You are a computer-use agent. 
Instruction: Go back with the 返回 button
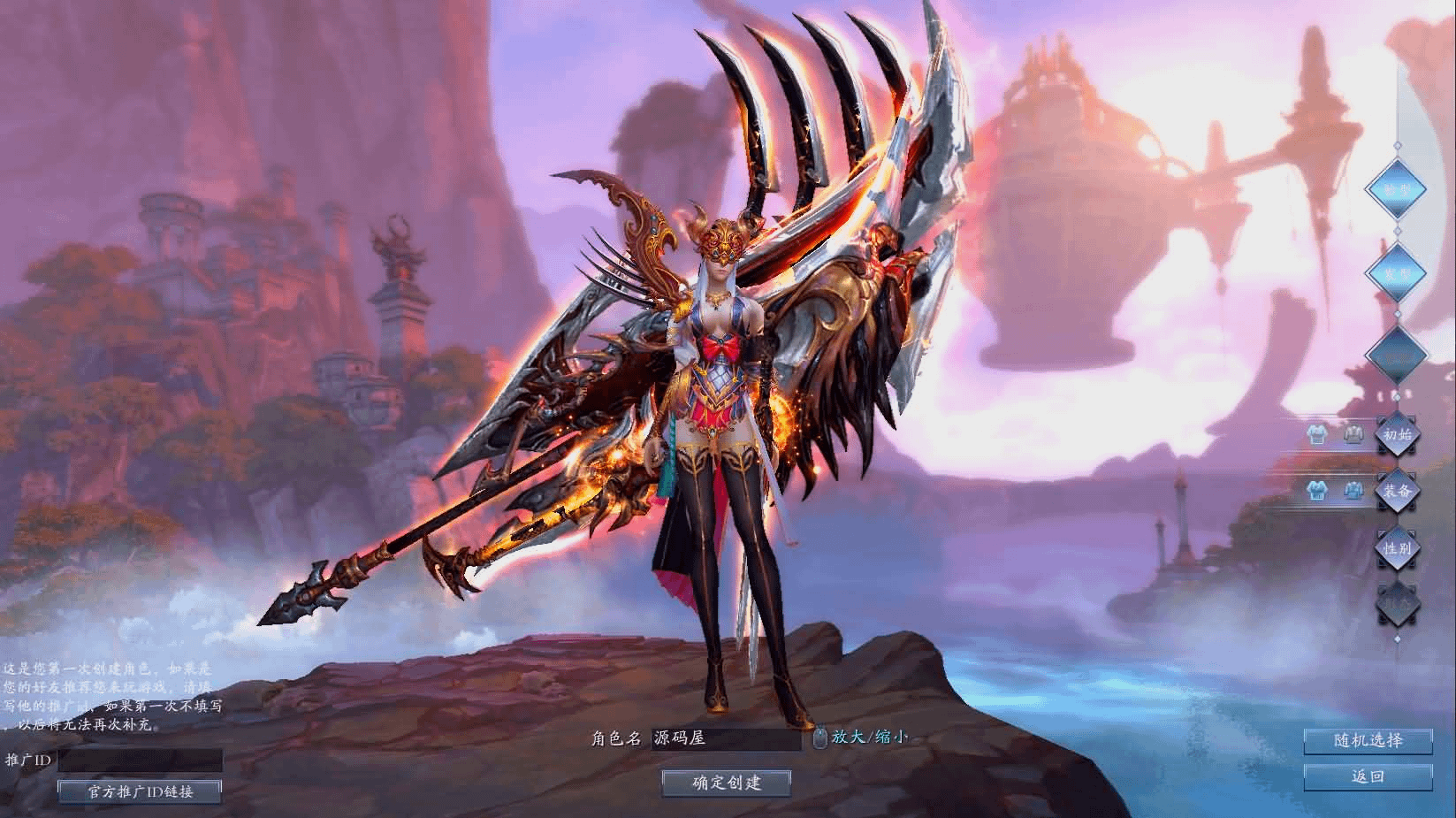click(1368, 776)
